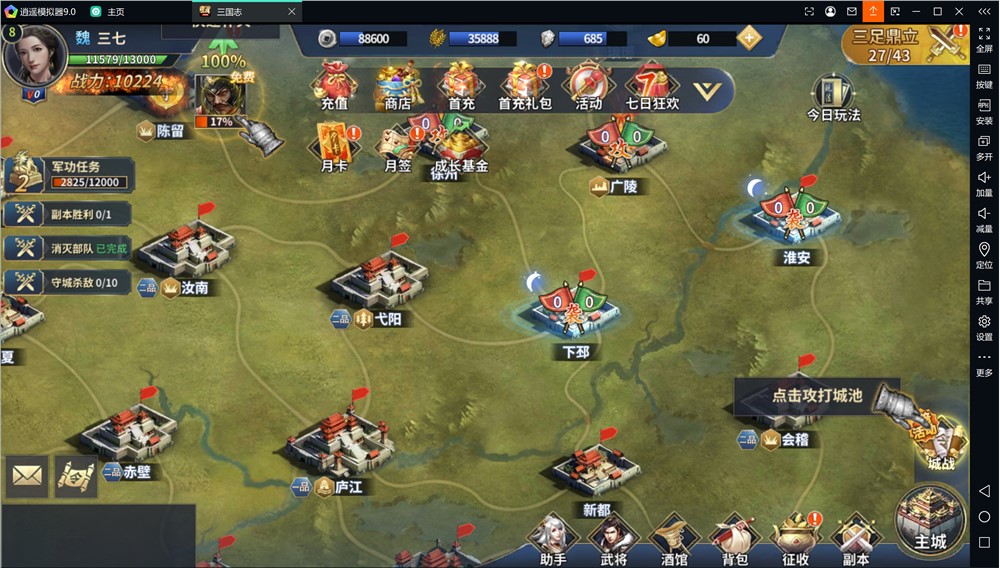Screen dimensions: 1000x568
Task: Open the 商店 shop
Action: click(x=397, y=86)
